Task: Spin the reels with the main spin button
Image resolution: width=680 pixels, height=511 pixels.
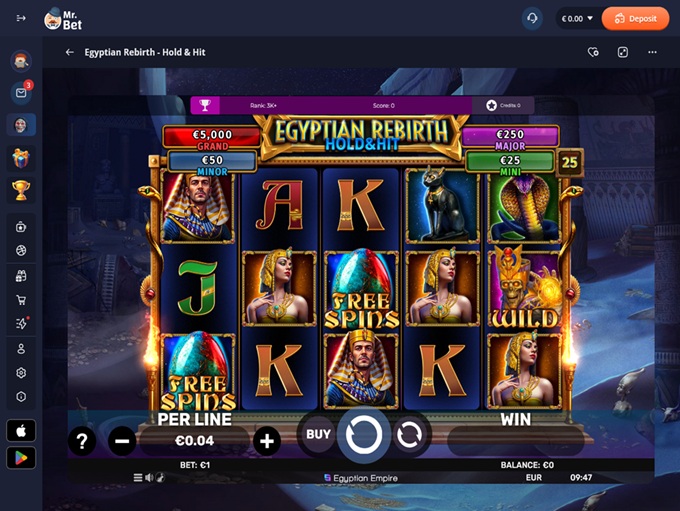Action: click(363, 434)
